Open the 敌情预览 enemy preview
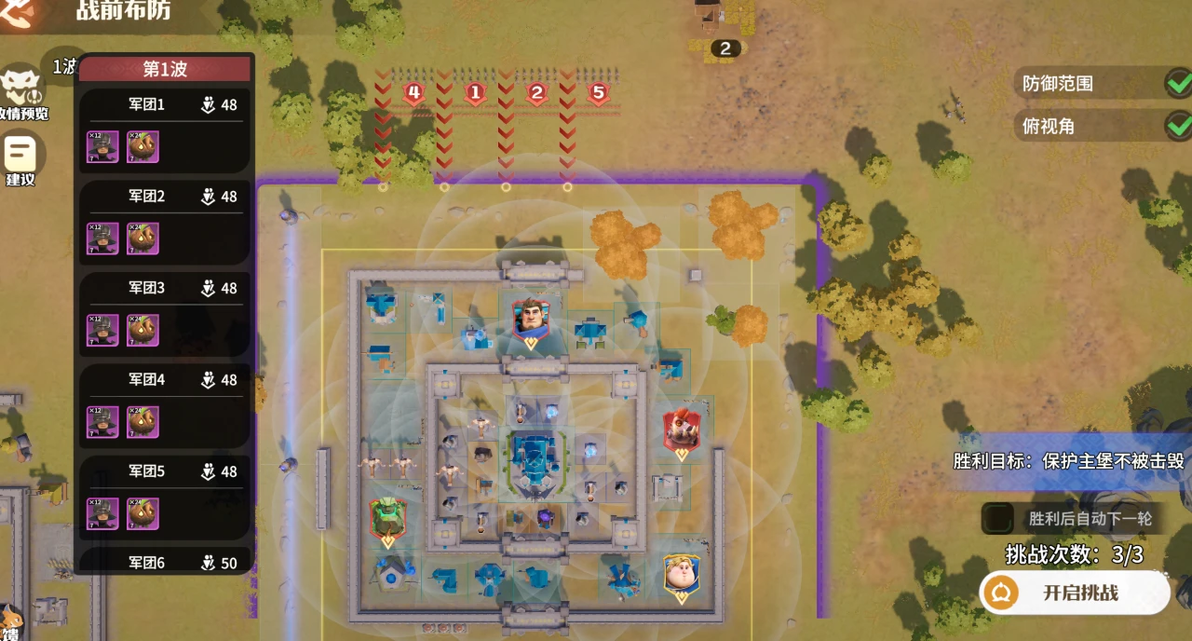 [x=22, y=93]
